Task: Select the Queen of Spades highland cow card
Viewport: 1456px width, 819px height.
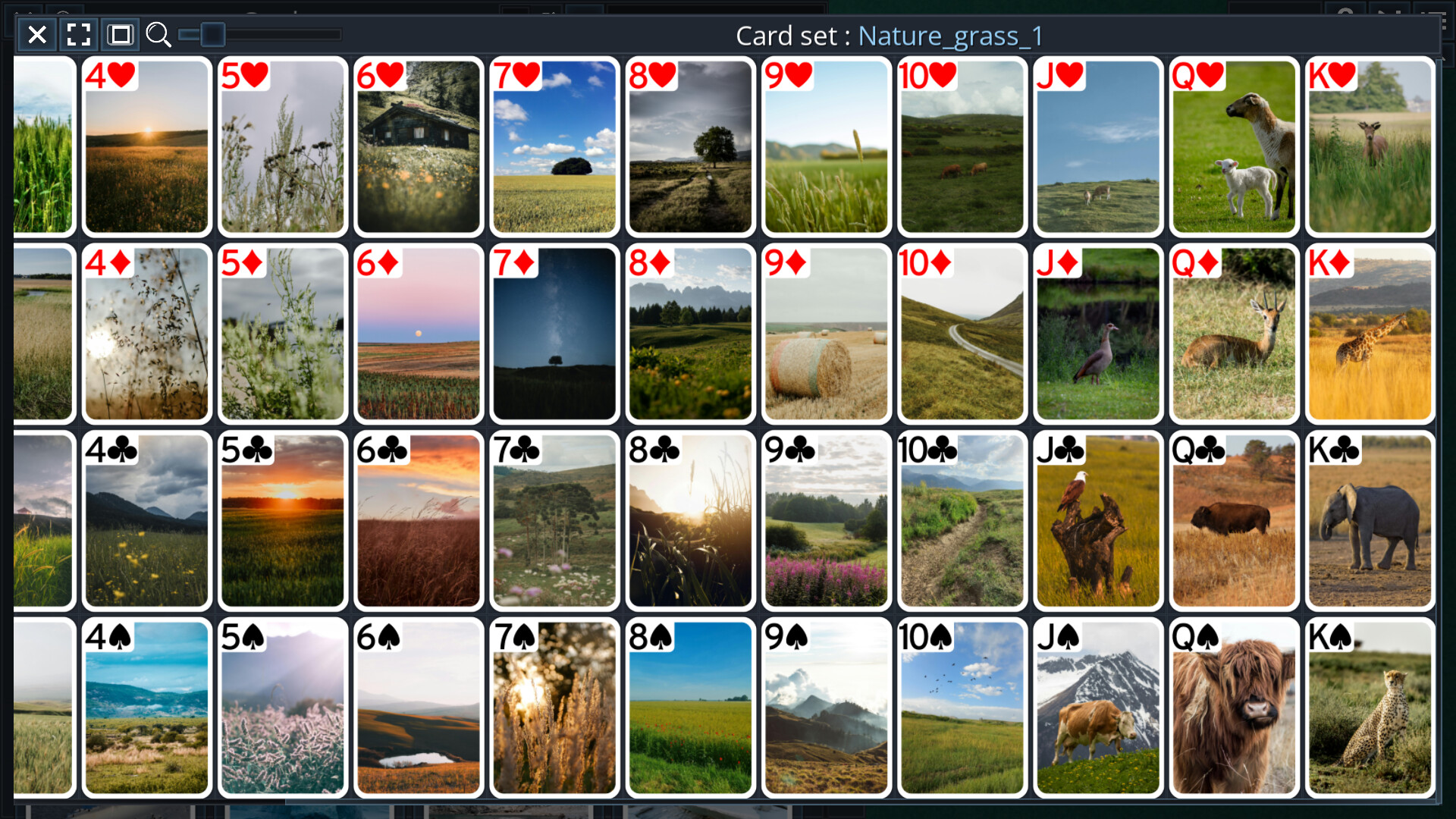Action: click(1234, 708)
